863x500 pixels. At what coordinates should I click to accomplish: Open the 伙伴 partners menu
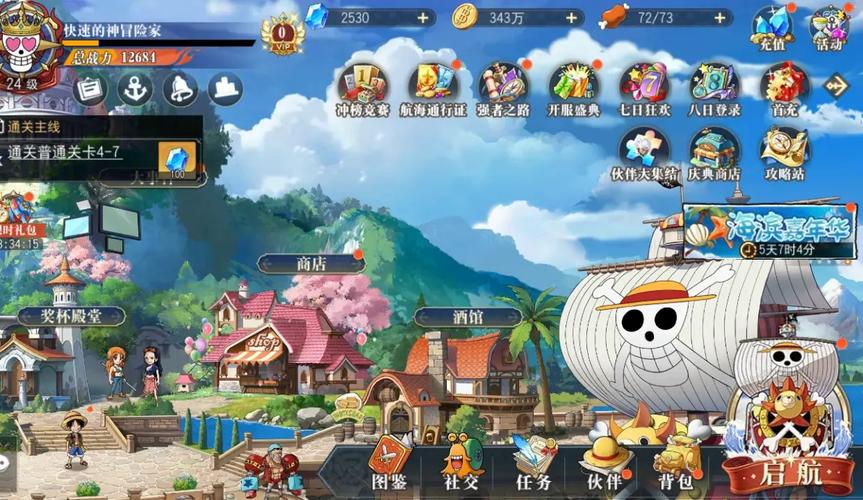click(607, 463)
